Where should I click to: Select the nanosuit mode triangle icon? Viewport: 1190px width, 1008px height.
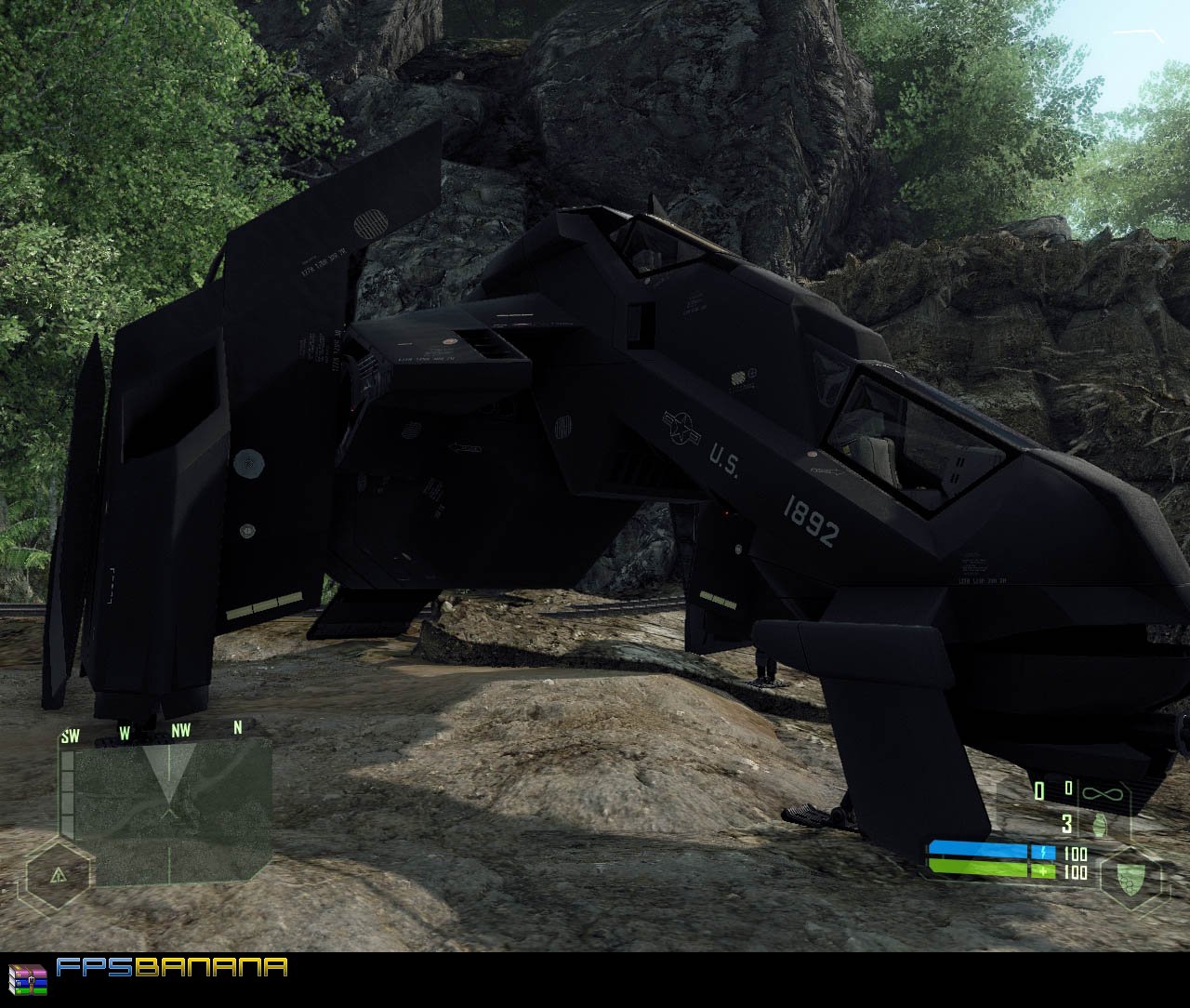(58, 874)
